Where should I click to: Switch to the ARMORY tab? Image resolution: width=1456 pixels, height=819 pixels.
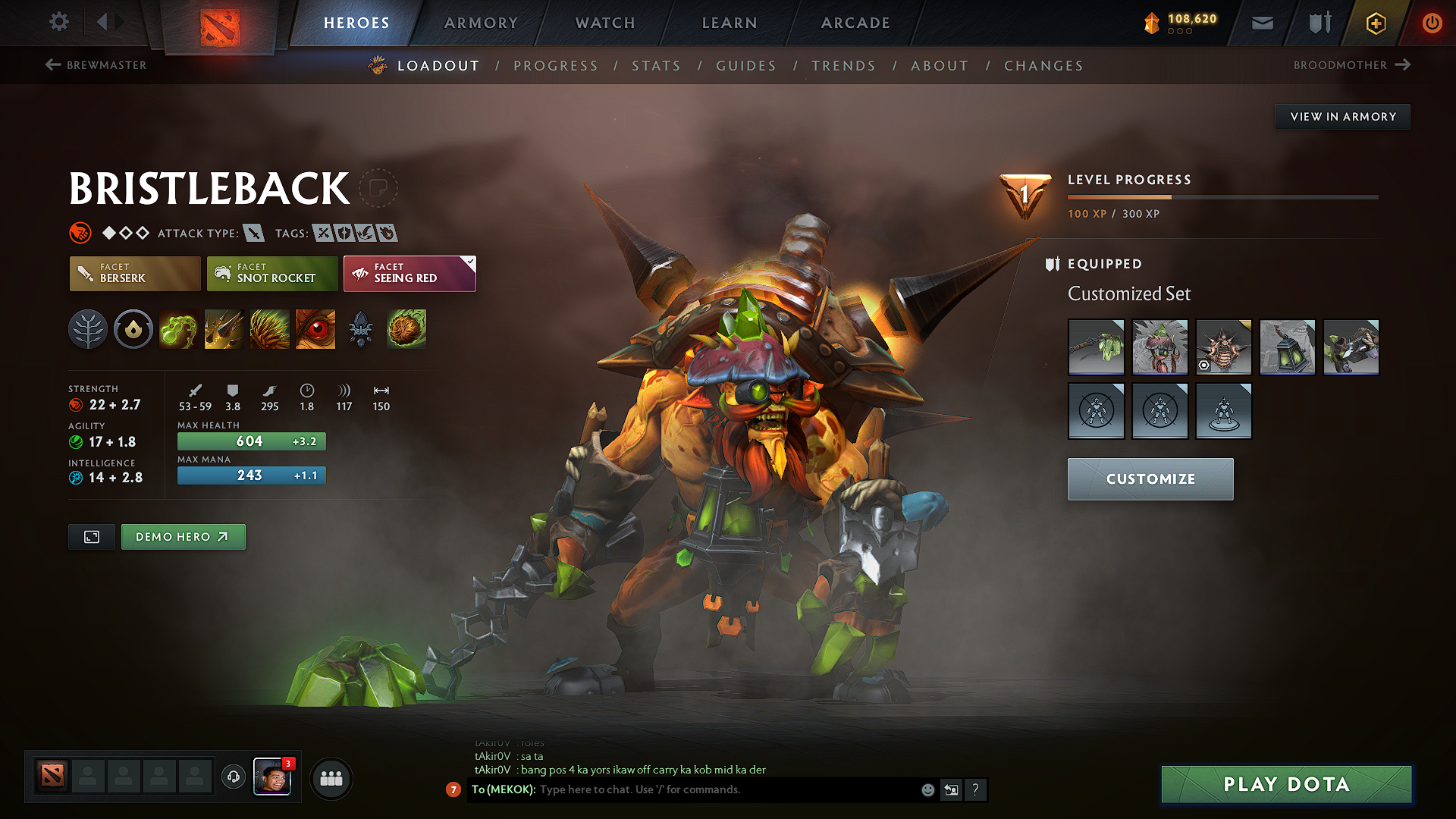(480, 23)
